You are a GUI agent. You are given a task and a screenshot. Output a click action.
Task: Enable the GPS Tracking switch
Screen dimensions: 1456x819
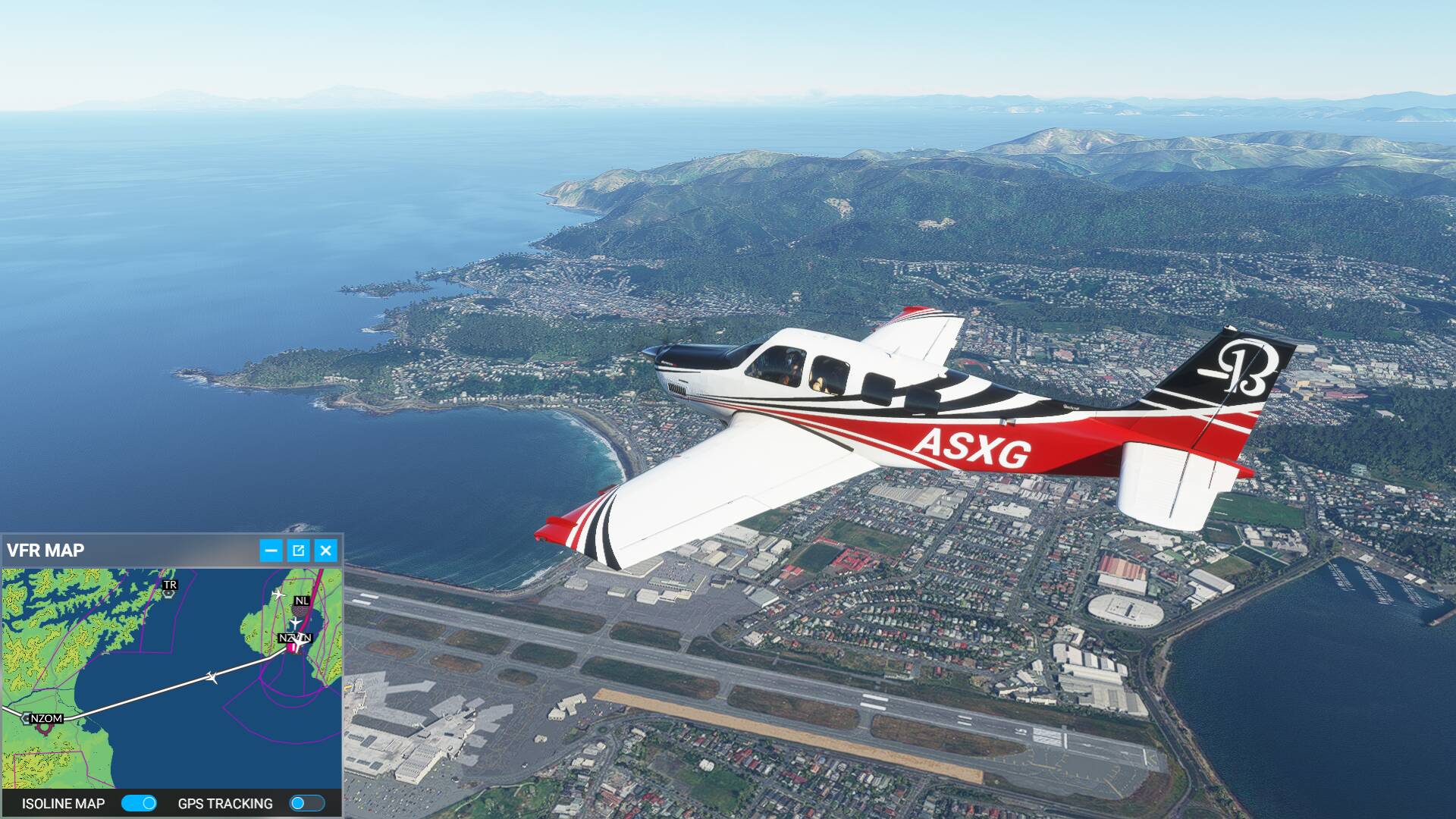point(307,803)
